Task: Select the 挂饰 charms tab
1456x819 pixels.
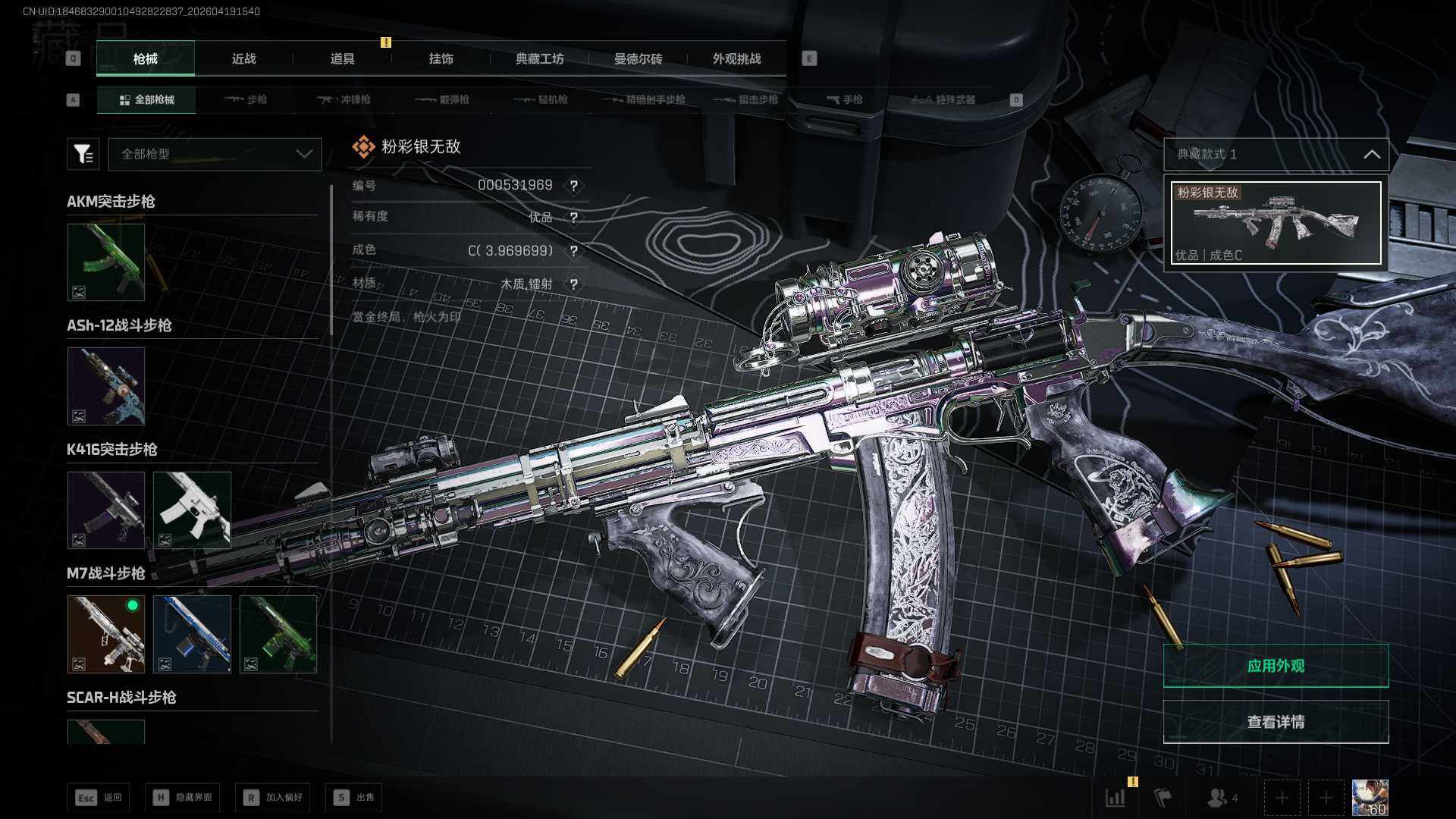Action: tap(441, 59)
